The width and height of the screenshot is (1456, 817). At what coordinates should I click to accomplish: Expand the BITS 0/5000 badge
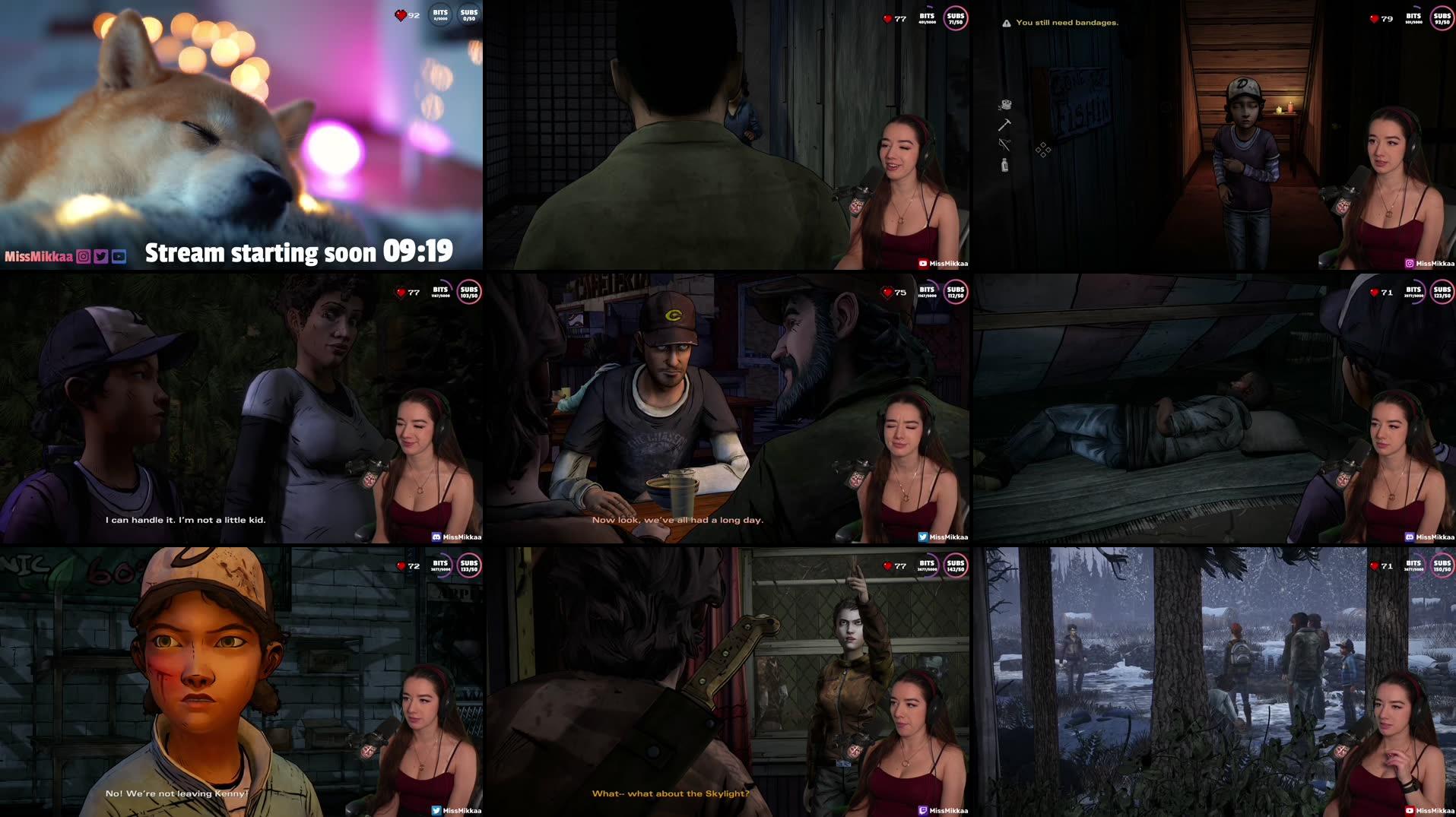pyautogui.click(x=439, y=13)
